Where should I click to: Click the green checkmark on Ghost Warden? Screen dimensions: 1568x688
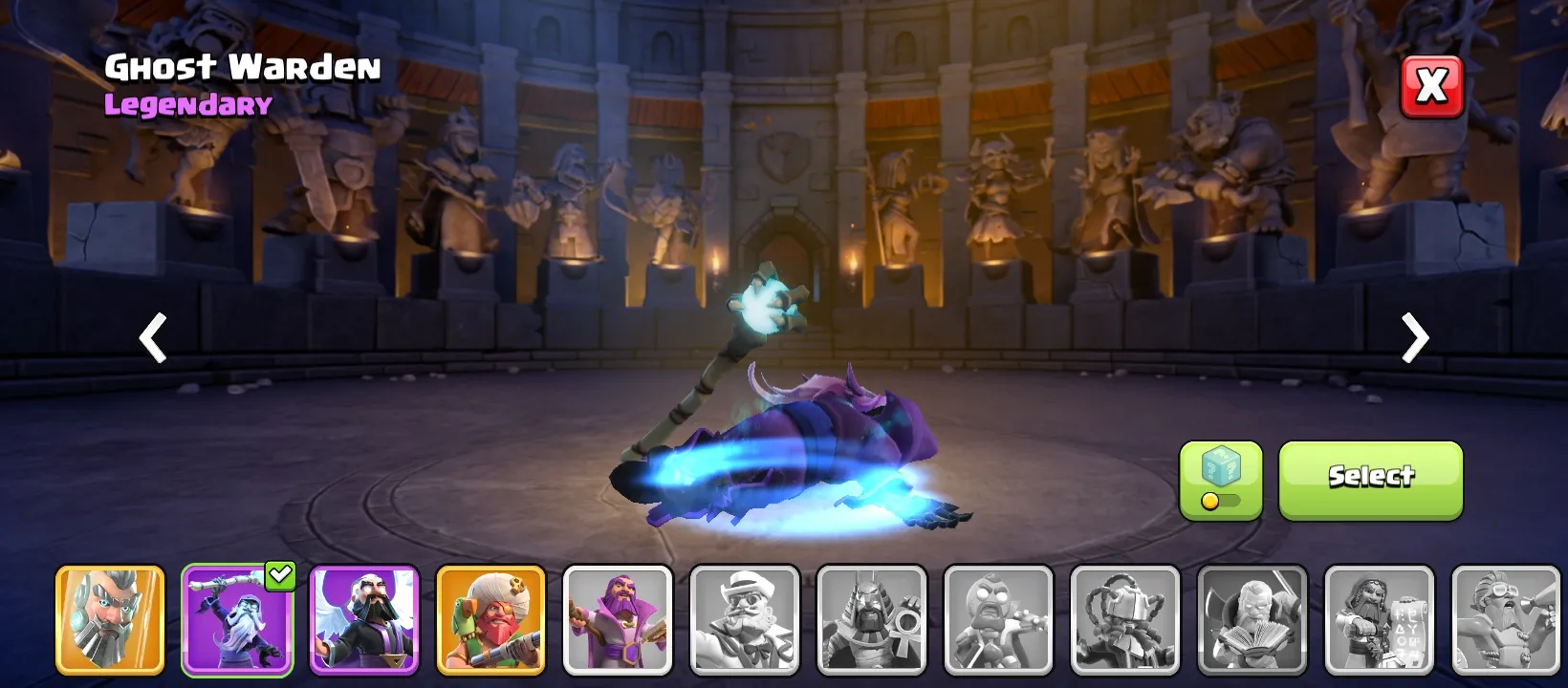pos(280,574)
